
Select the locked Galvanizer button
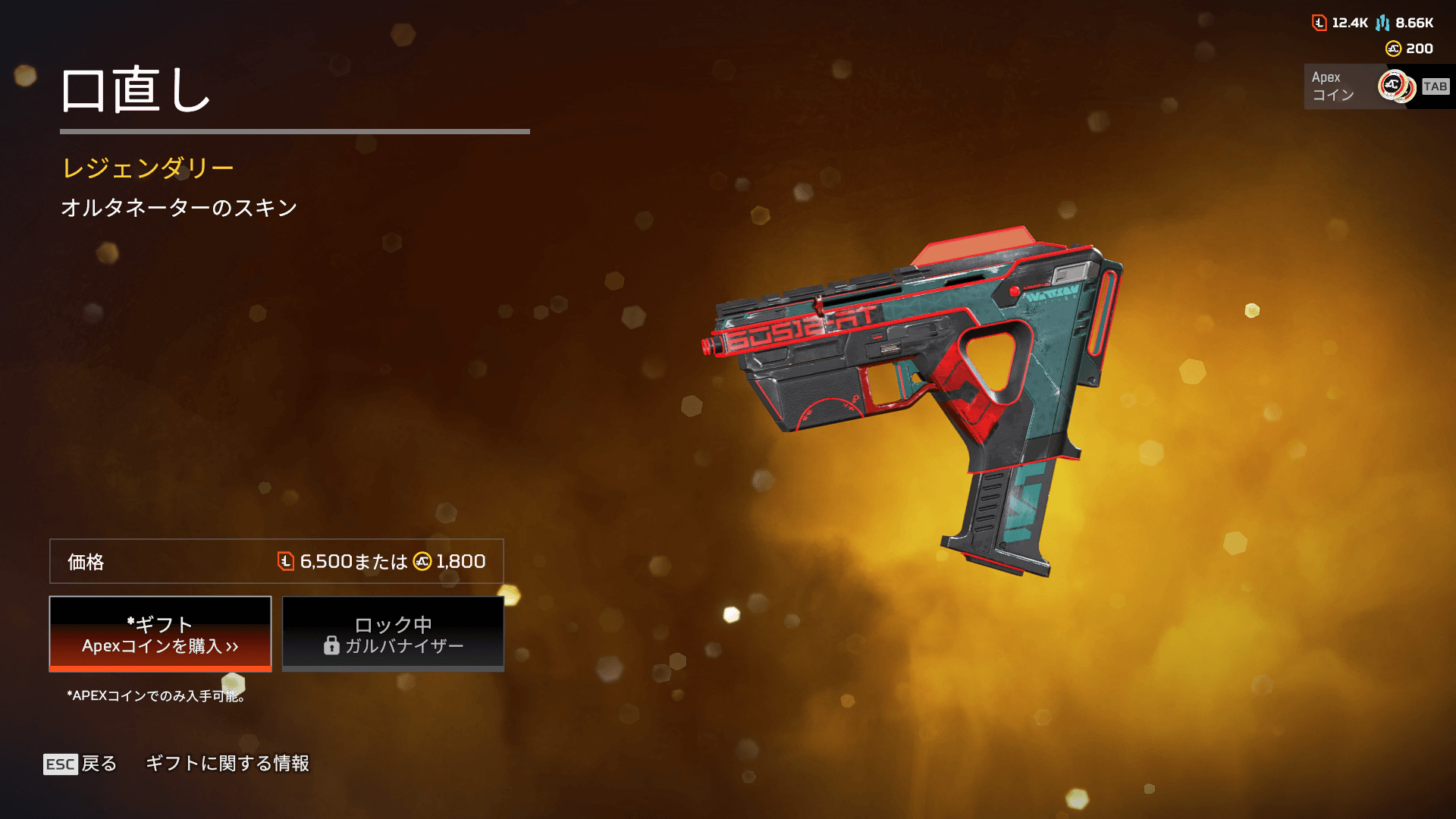[x=393, y=634]
